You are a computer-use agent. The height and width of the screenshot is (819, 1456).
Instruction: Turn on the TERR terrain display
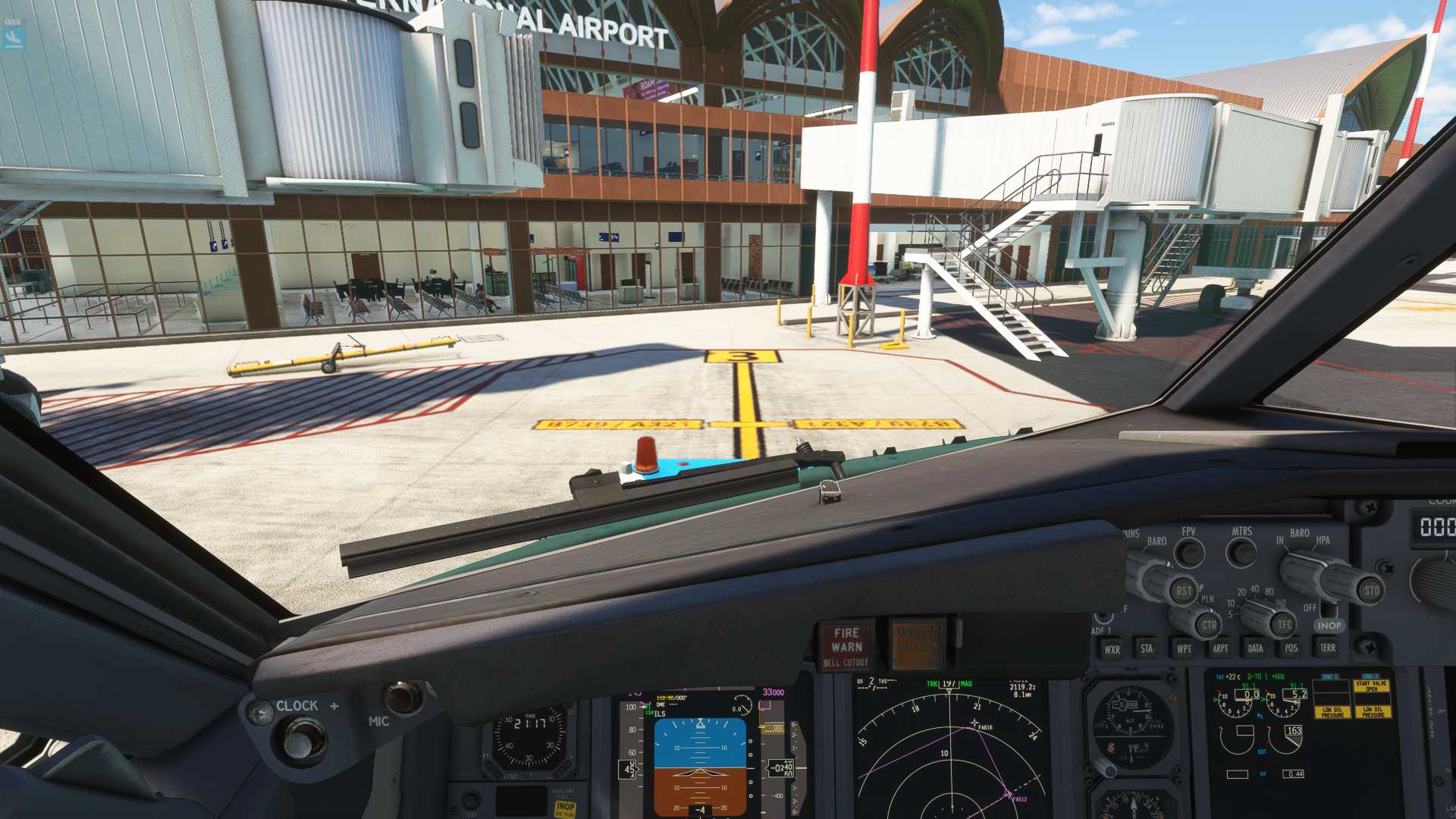[x=1327, y=648]
